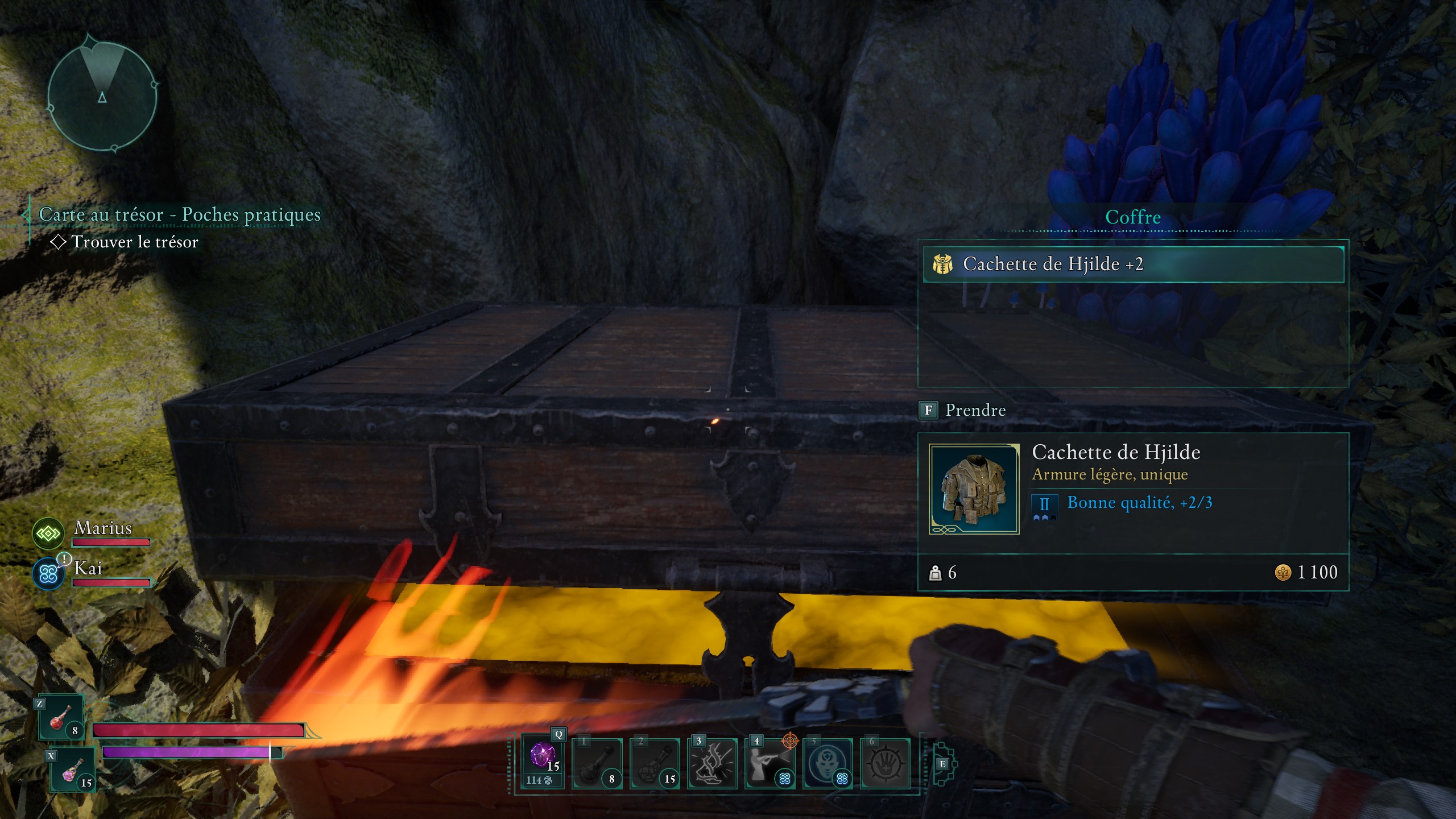
Task: Activate the thorny vines ability
Action: tap(712, 763)
